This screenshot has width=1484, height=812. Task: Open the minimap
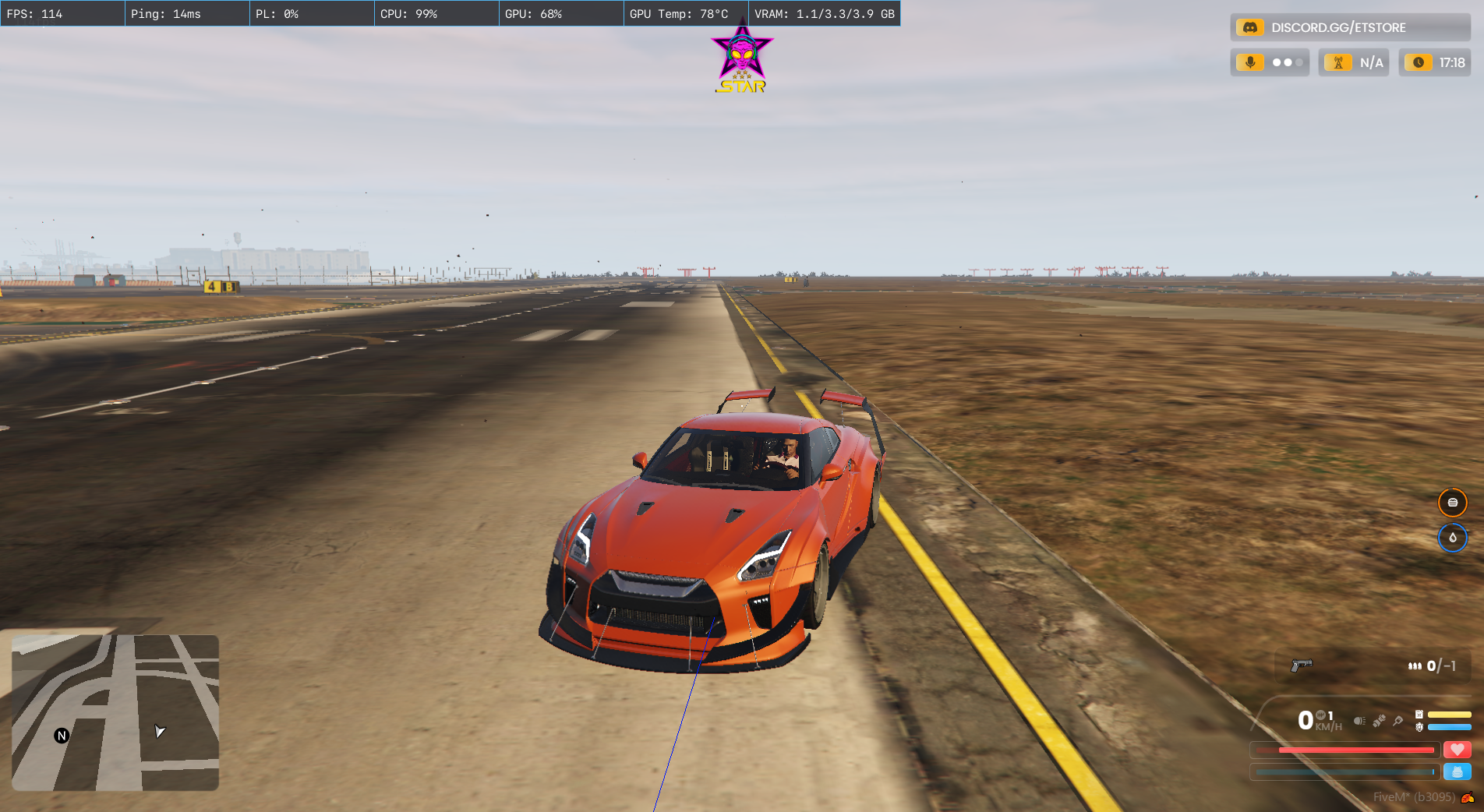pos(115,712)
